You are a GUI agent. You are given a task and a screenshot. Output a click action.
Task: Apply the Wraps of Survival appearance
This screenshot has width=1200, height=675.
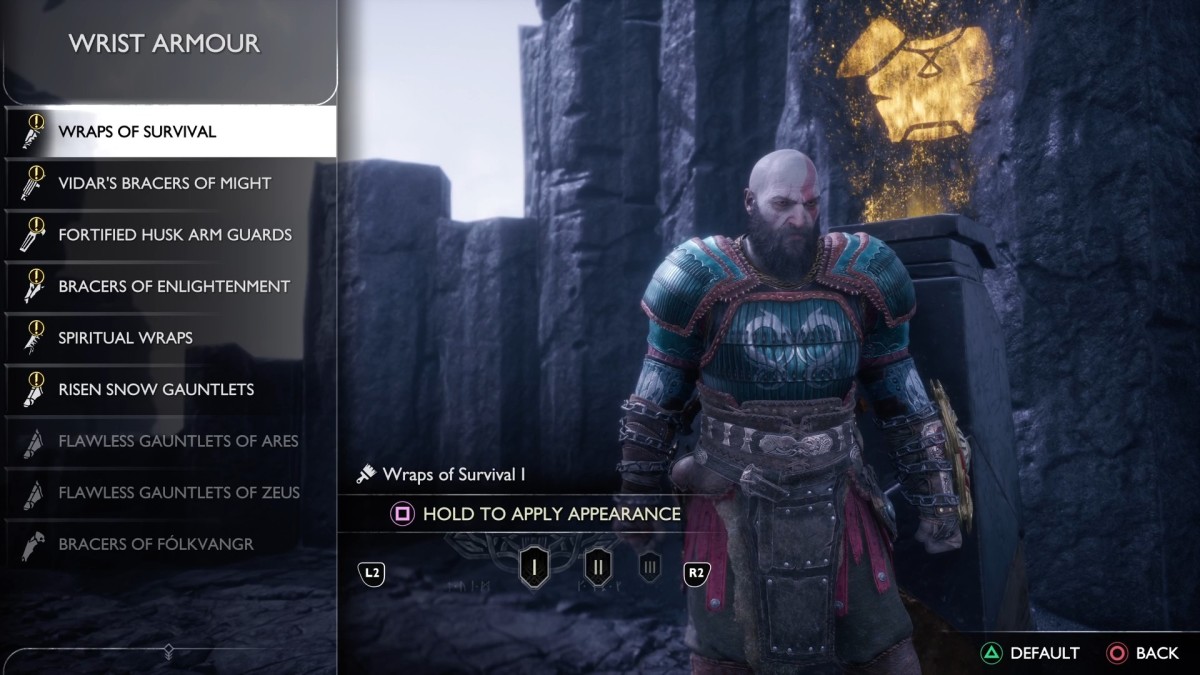coord(536,514)
